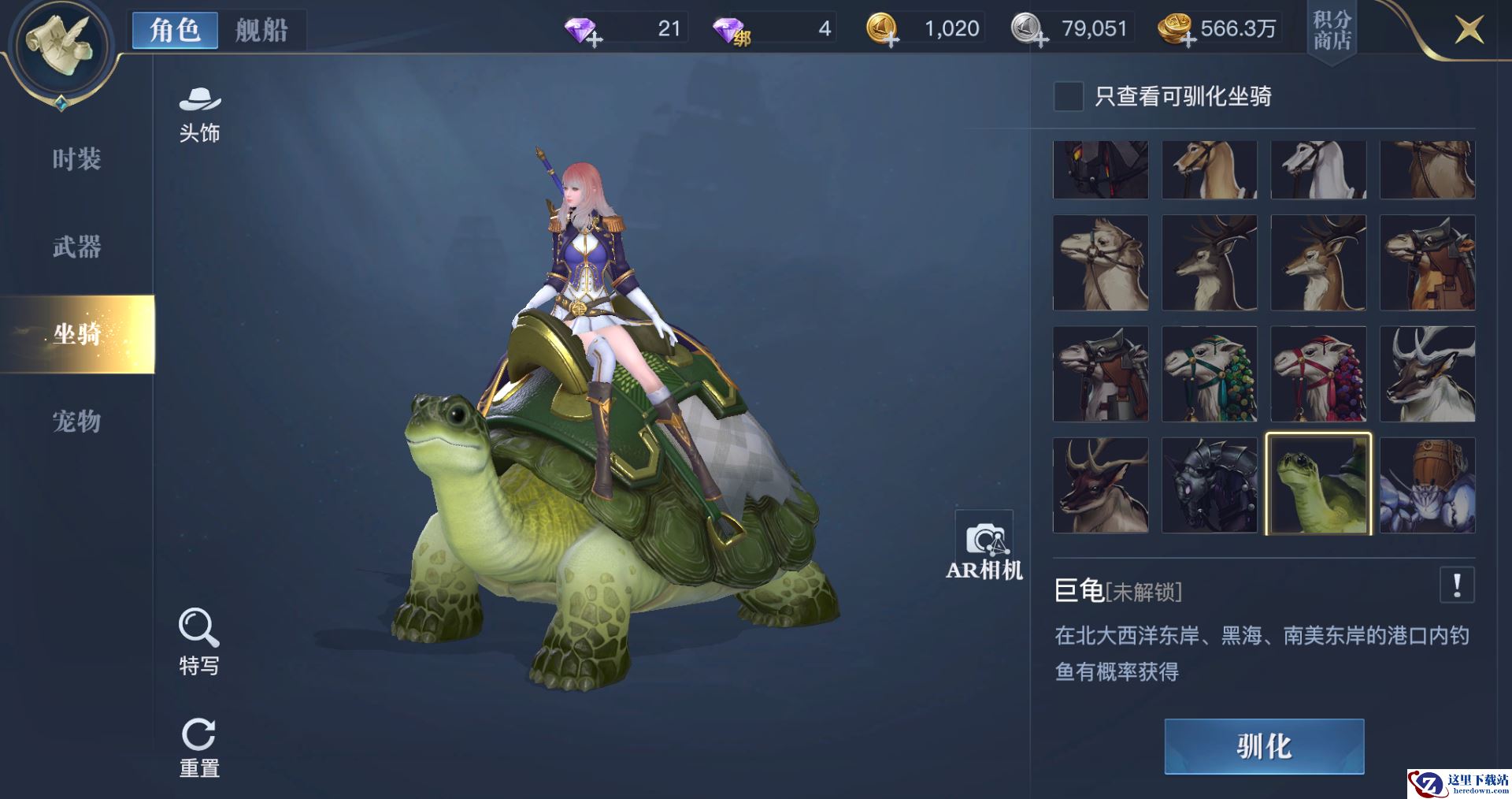Show mount info via exclamation button
Screen dimensions: 1512x799
(1457, 585)
